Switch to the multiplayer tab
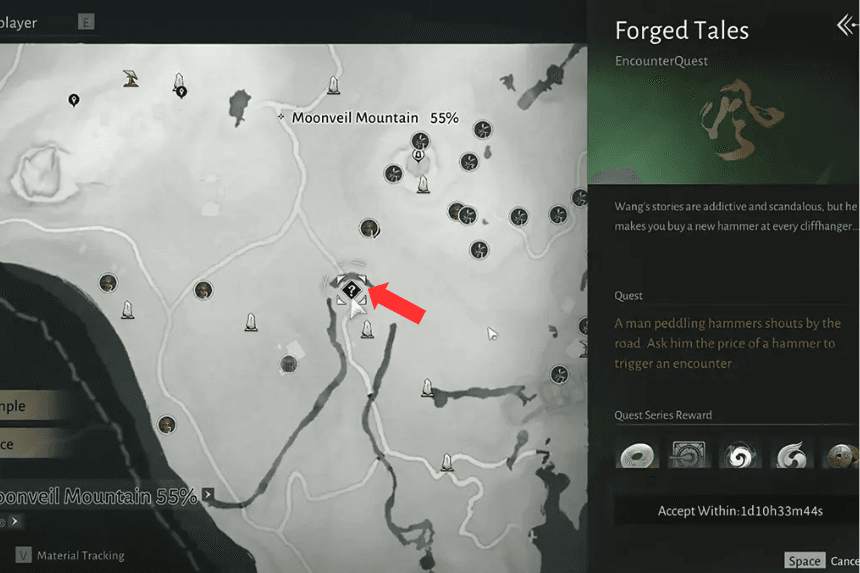 [22, 22]
